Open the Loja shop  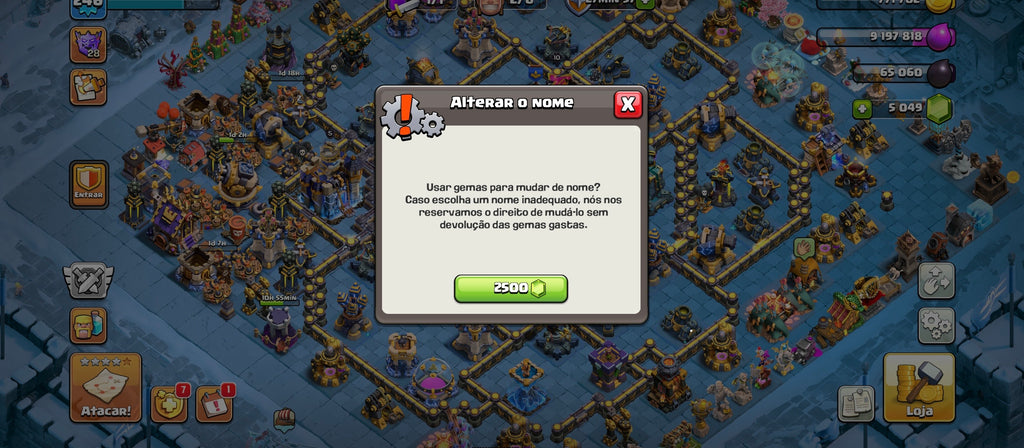tap(919, 387)
